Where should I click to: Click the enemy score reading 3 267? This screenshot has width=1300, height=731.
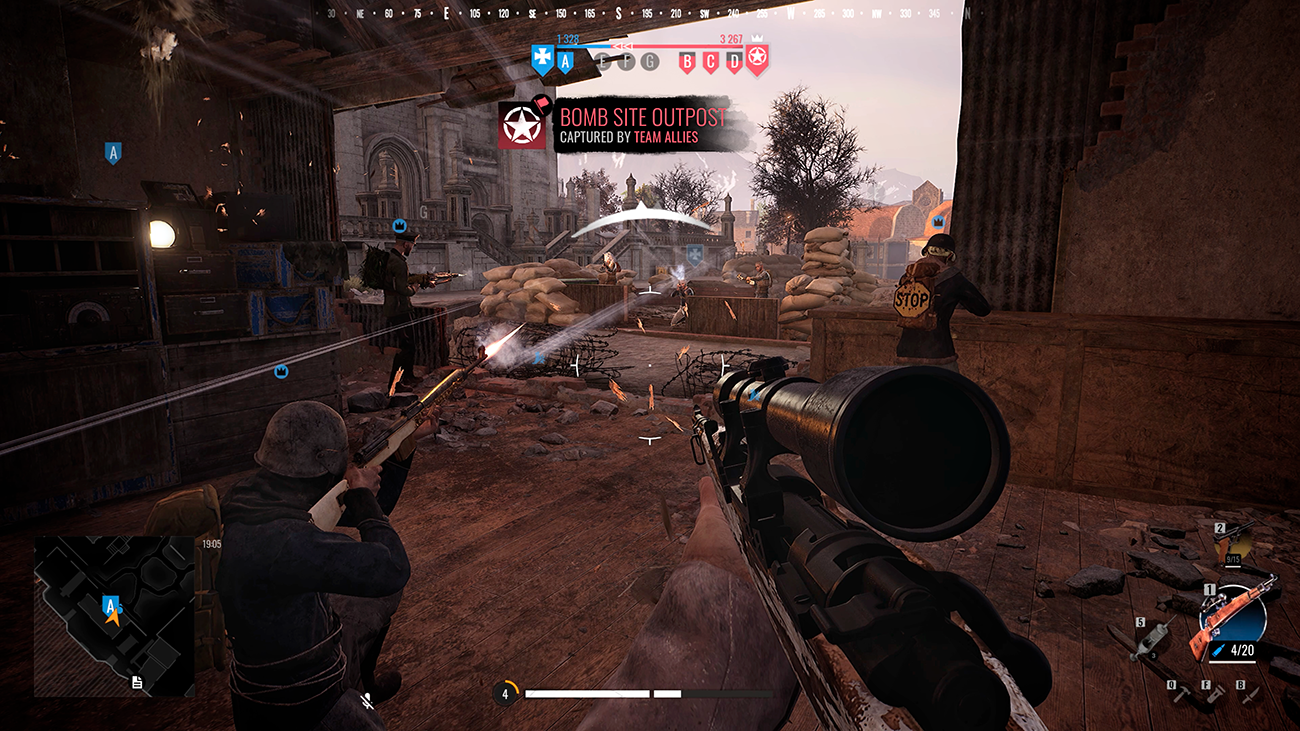tap(731, 40)
